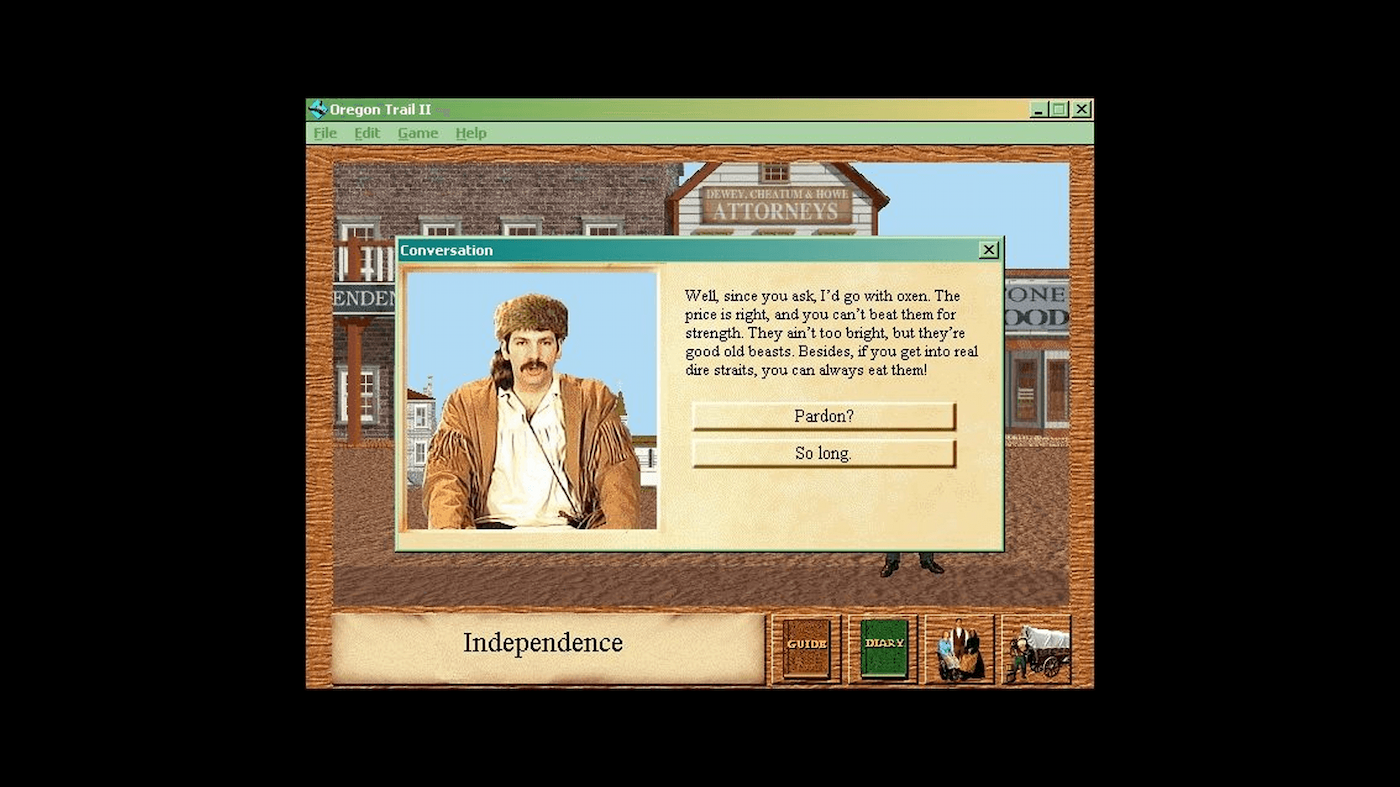The height and width of the screenshot is (787, 1400).
Task: Open the Game menu
Action: [417, 132]
